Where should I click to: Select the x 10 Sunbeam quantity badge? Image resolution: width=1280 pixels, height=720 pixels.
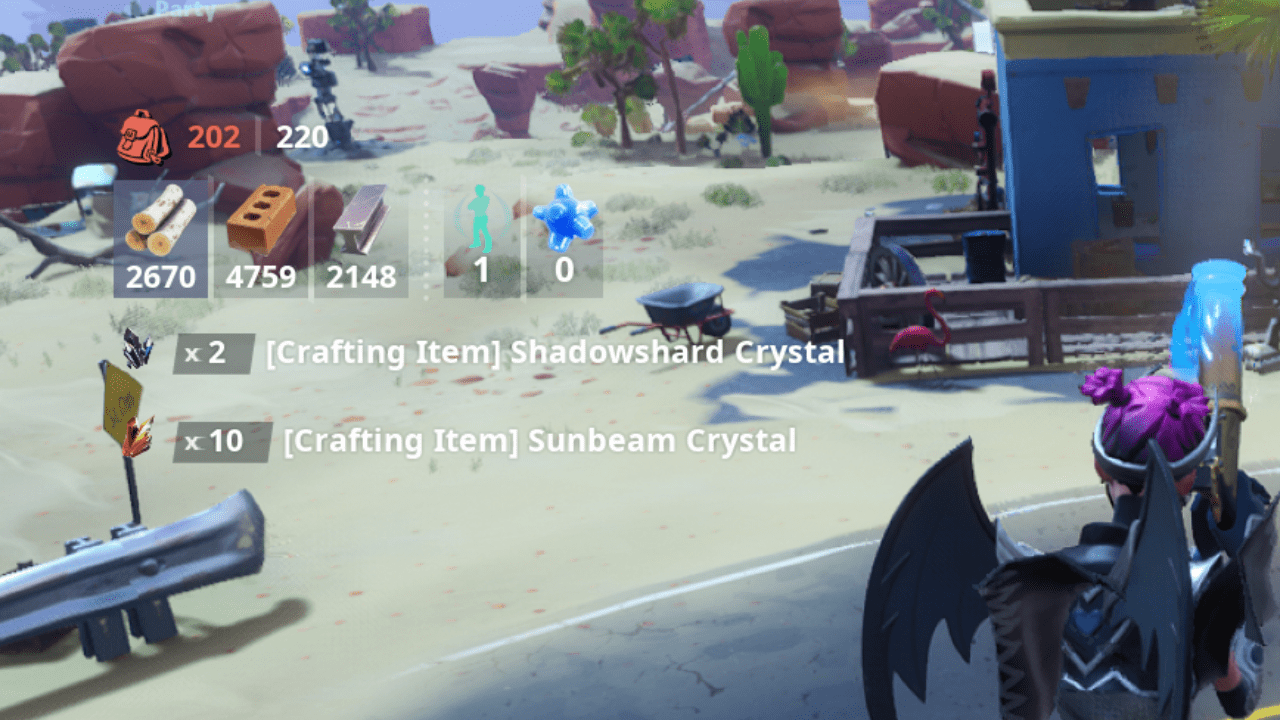pos(225,440)
